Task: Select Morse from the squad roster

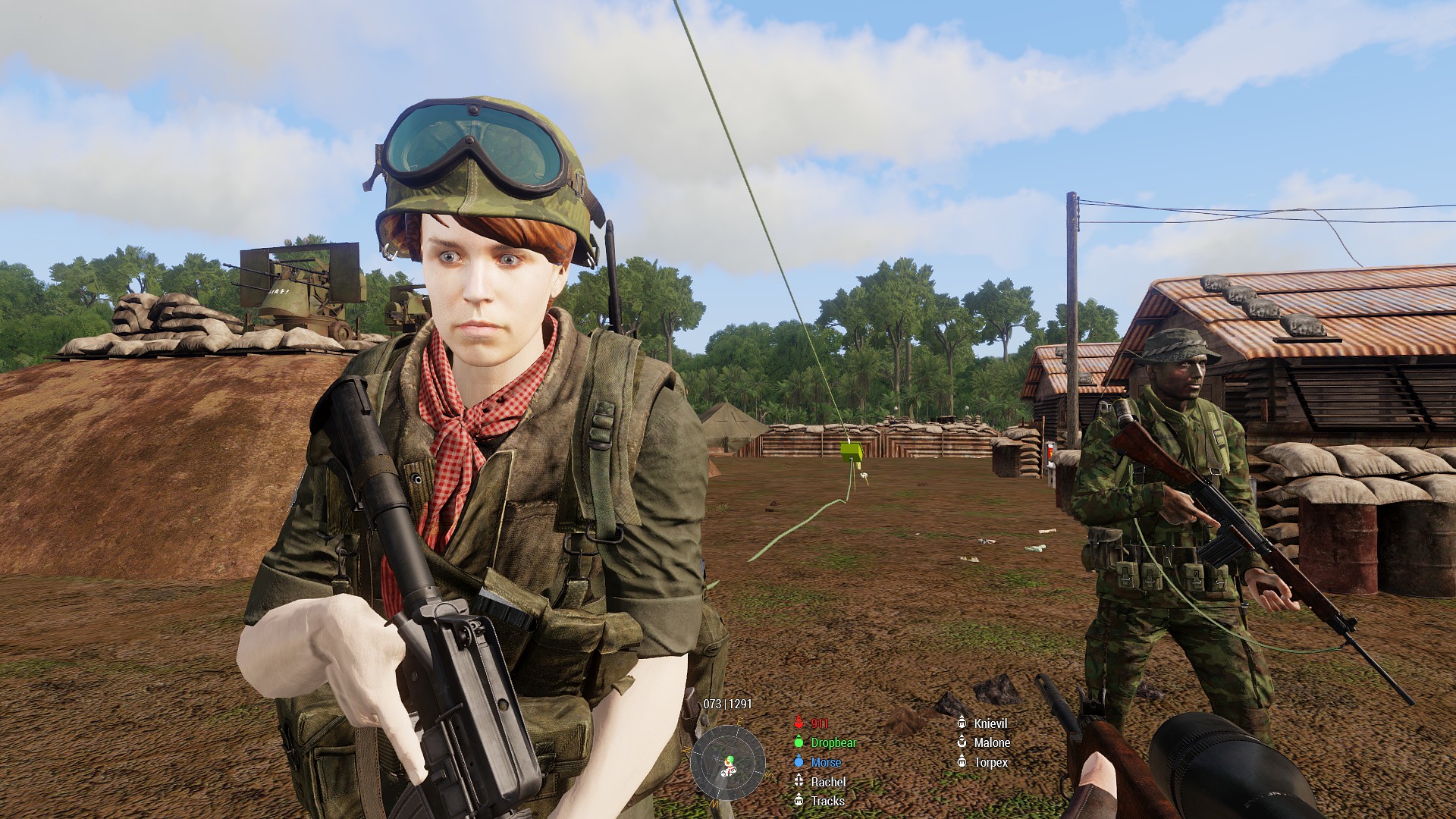Action: point(825,762)
